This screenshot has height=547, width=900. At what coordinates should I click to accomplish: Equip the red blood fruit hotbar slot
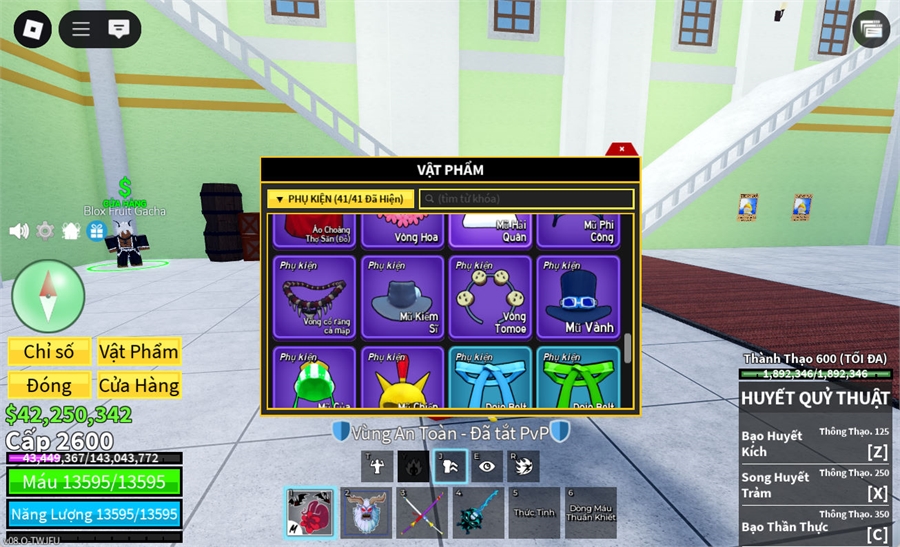tap(310, 513)
